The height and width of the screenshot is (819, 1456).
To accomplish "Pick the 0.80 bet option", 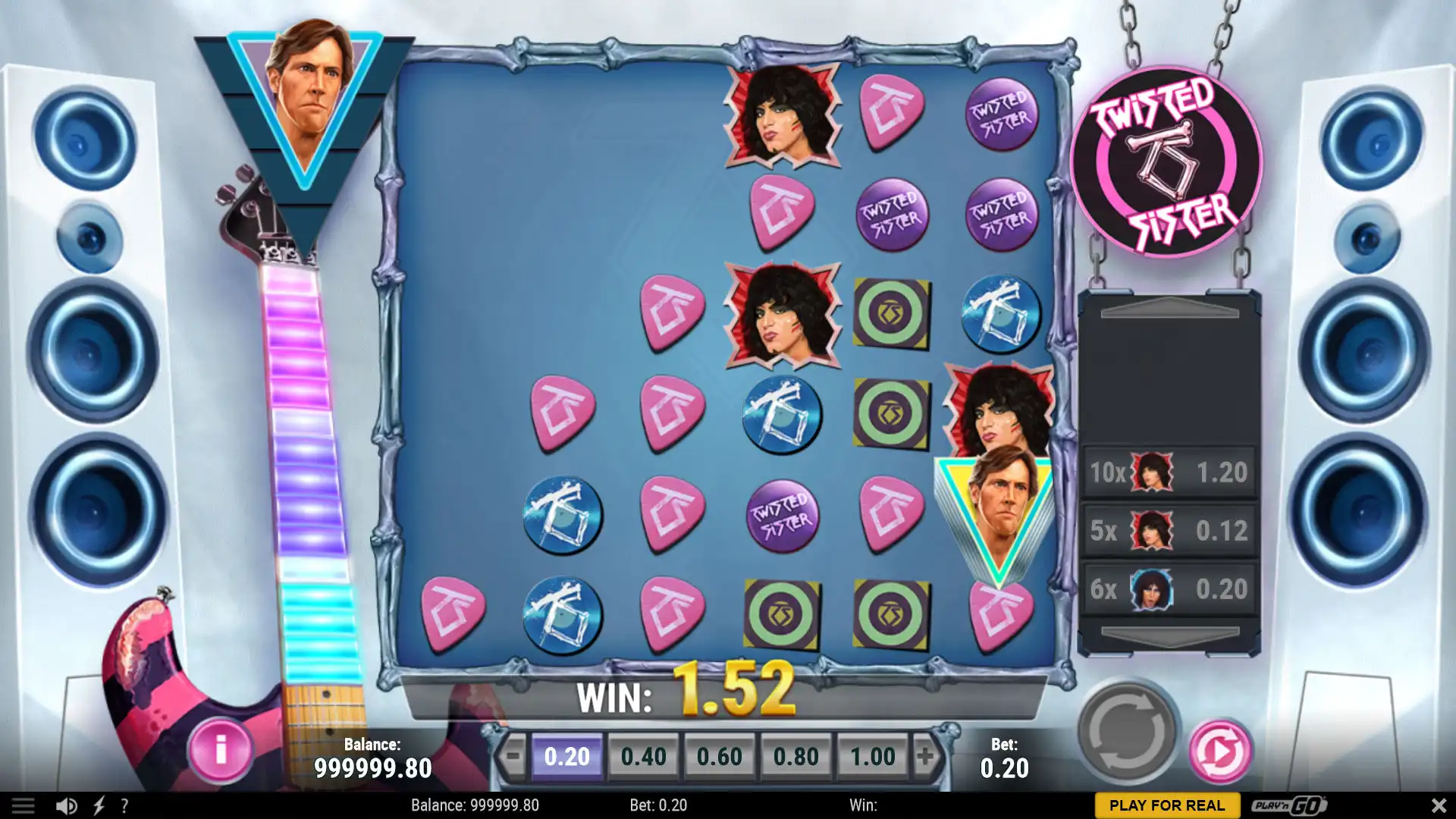I will [795, 756].
